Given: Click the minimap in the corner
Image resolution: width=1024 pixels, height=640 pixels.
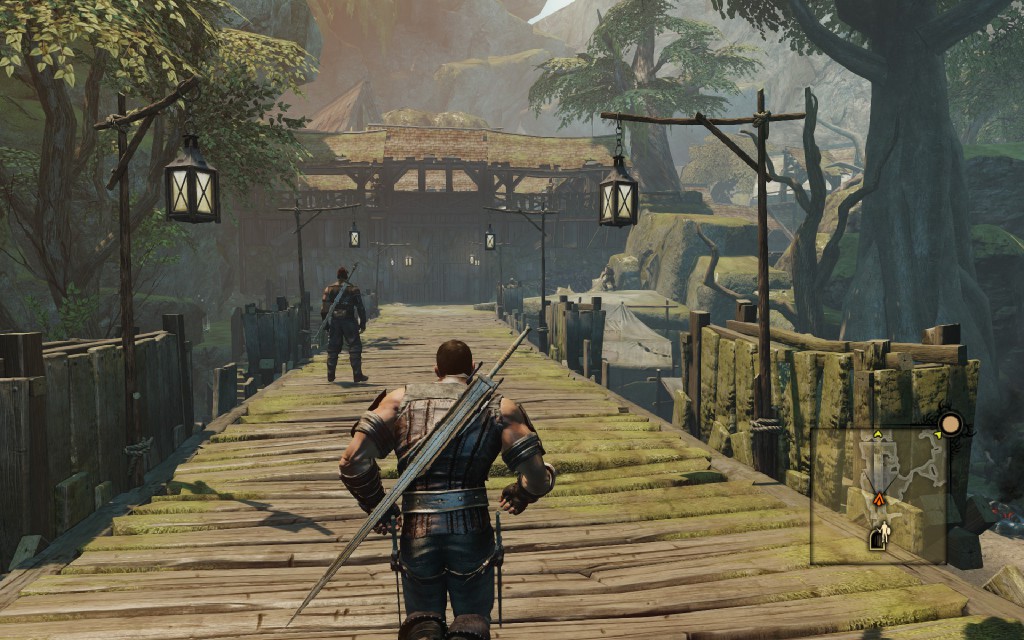Looking at the screenshot, I should click(x=878, y=496).
